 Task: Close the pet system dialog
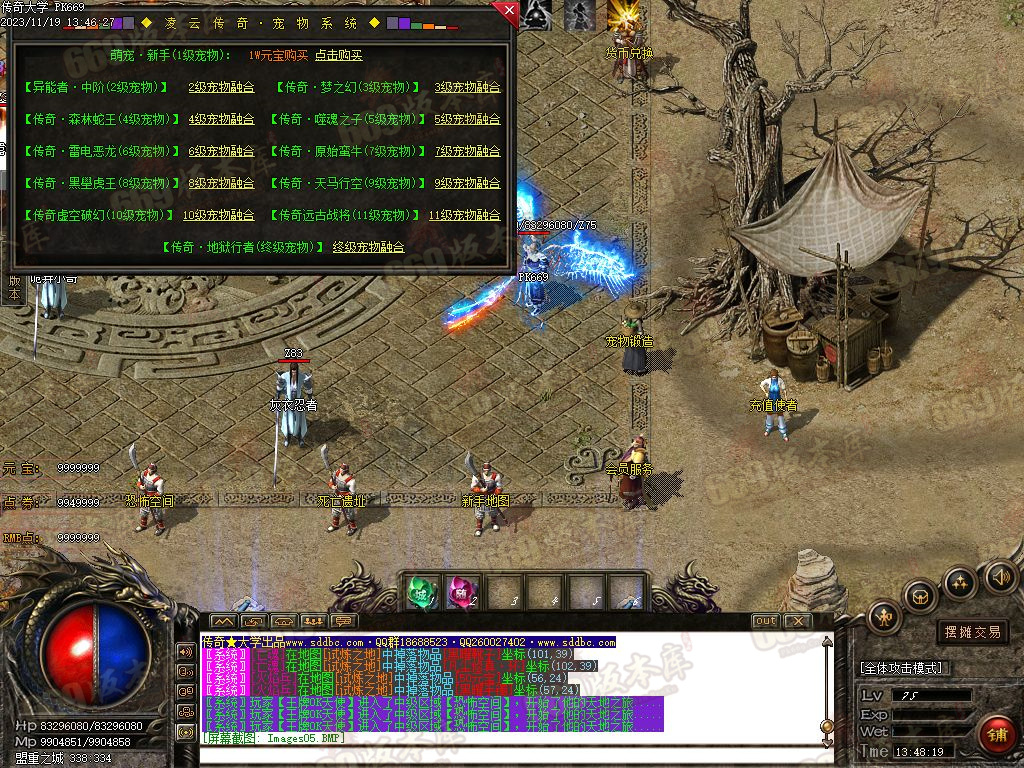[x=508, y=13]
